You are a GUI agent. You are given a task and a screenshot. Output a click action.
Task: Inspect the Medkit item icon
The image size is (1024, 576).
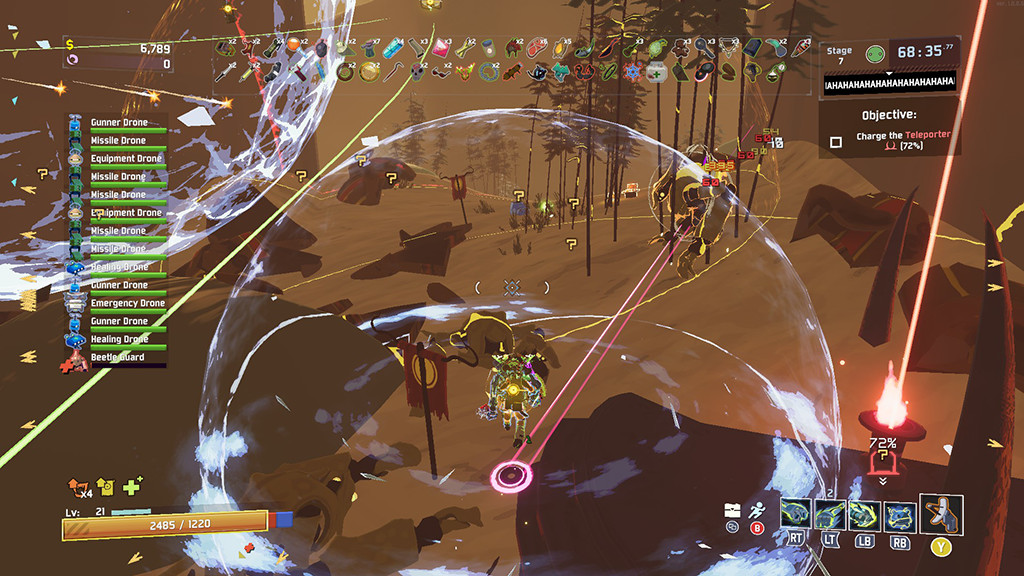click(656, 71)
